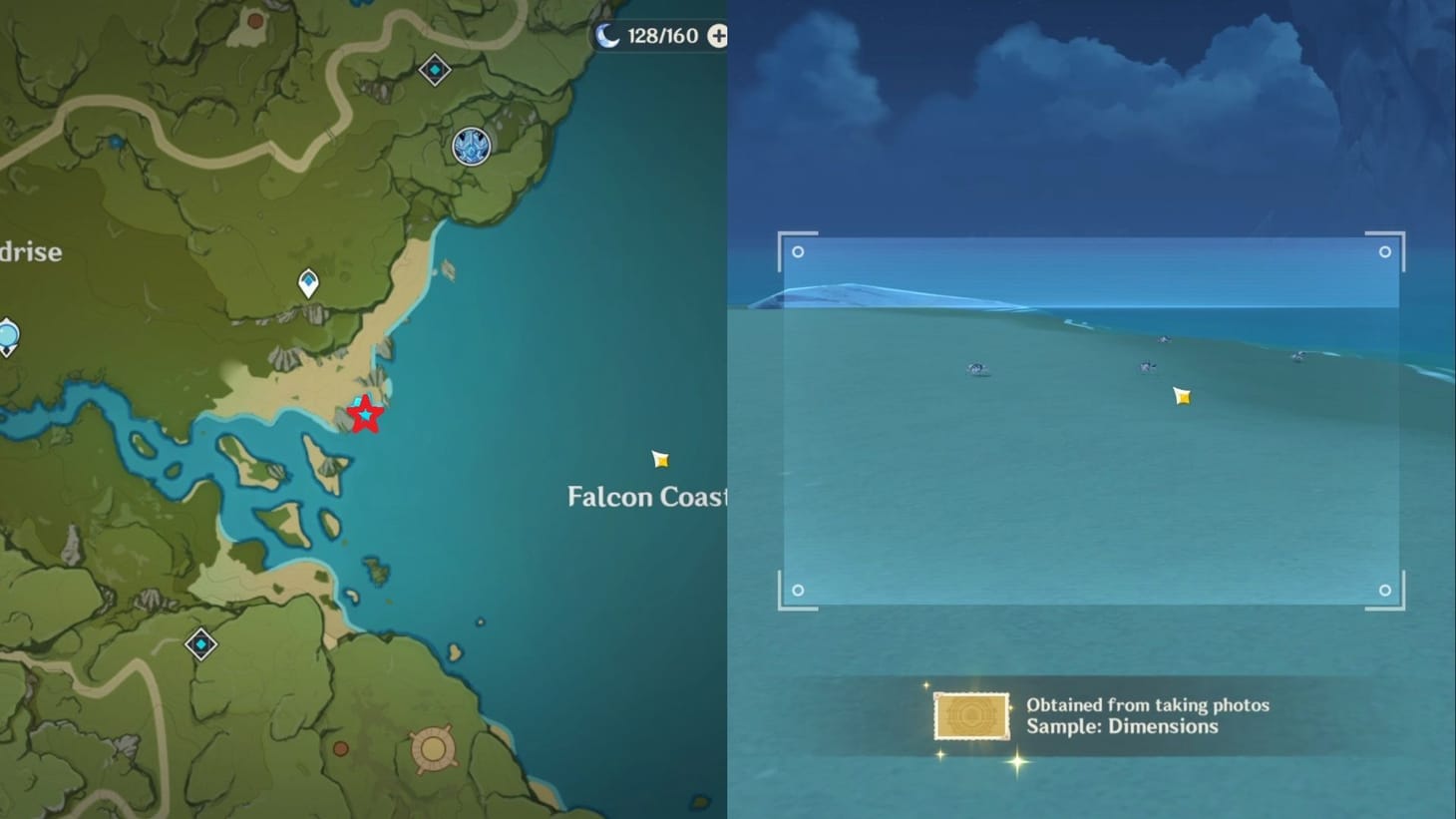The width and height of the screenshot is (1456, 819).
Task: Open the golden photo marker near Falcon Coast
Action: 660,460
